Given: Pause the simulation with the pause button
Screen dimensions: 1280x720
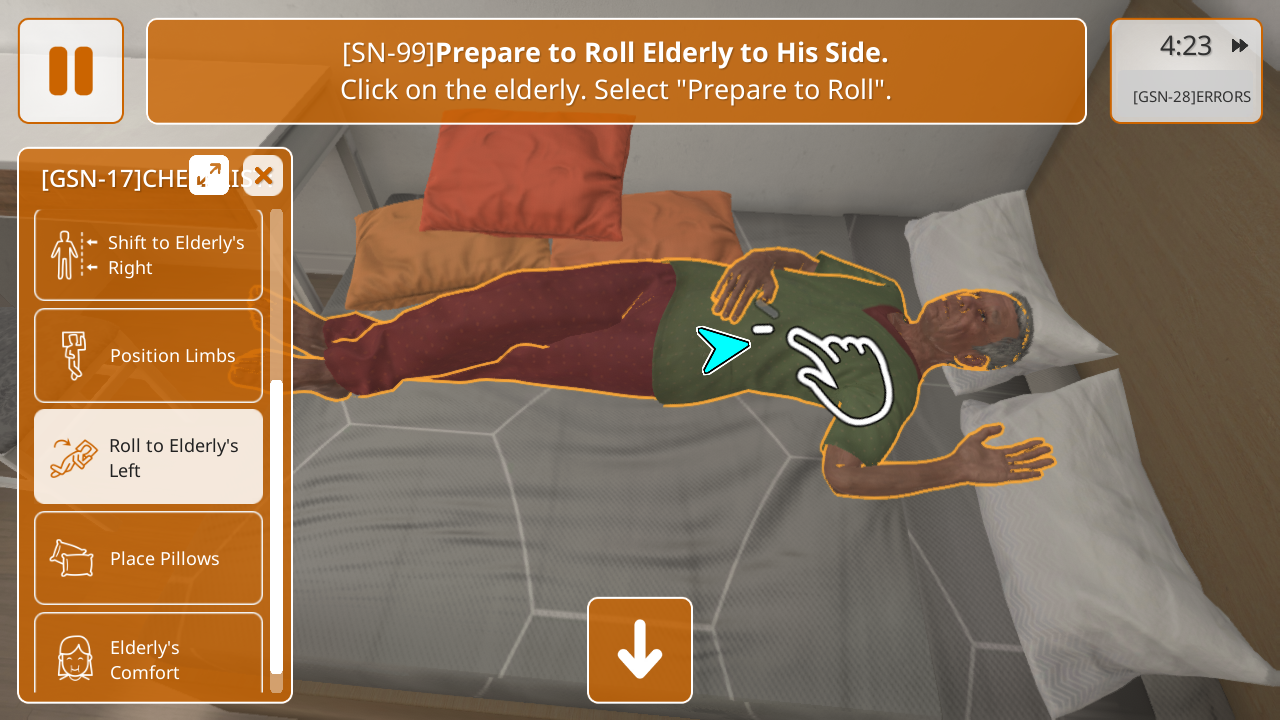Looking at the screenshot, I should [71, 71].
